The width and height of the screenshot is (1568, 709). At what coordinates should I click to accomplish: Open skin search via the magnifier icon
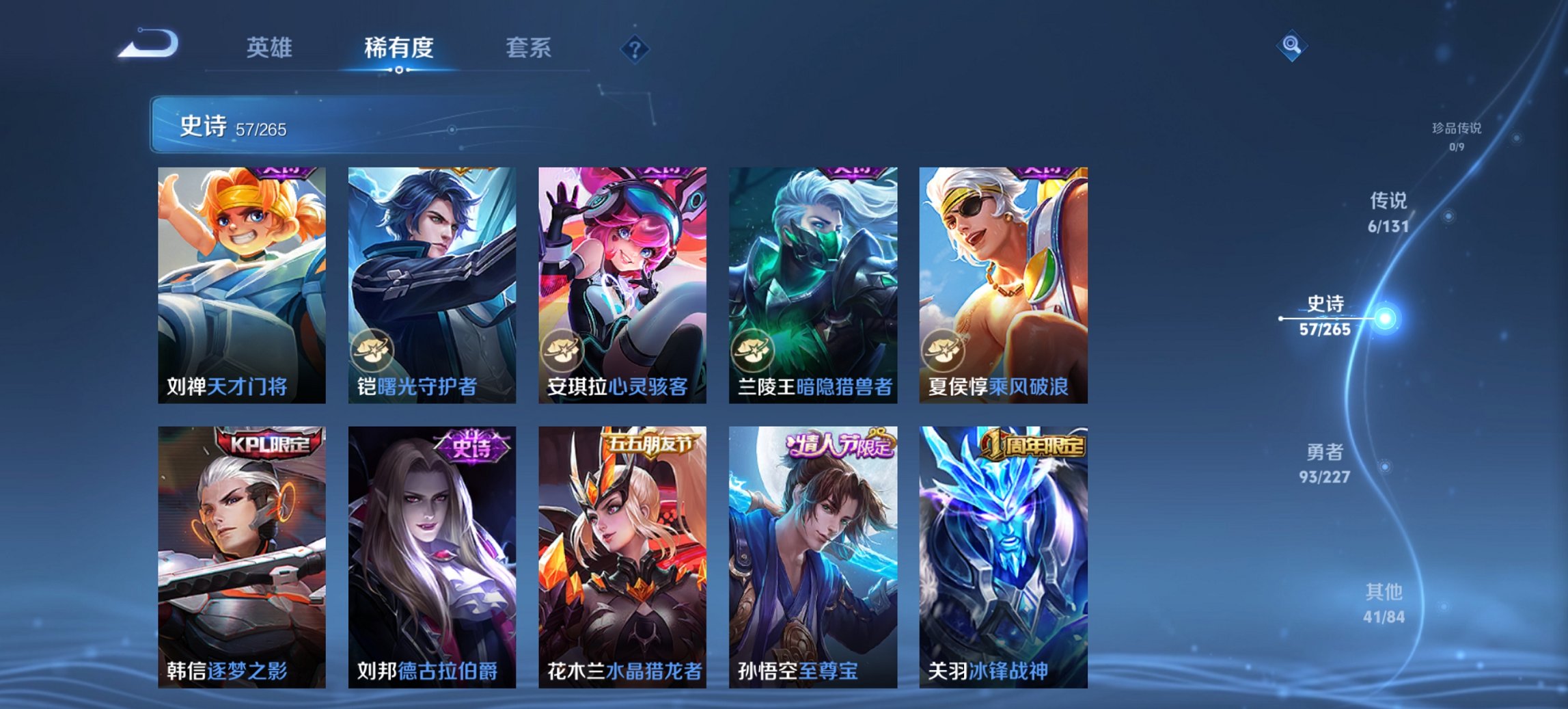[x=1291, y=46]
